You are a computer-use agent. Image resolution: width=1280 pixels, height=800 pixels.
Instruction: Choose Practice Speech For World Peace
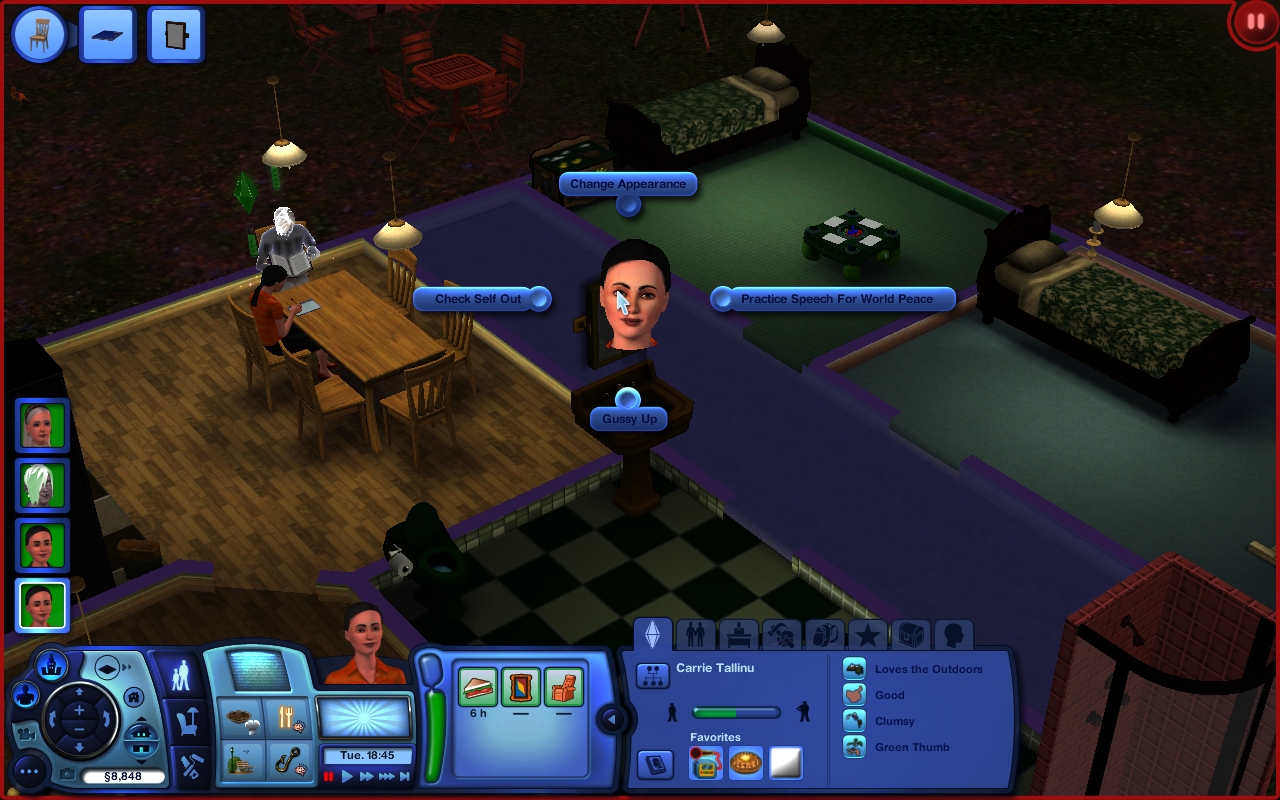[836, 299]
